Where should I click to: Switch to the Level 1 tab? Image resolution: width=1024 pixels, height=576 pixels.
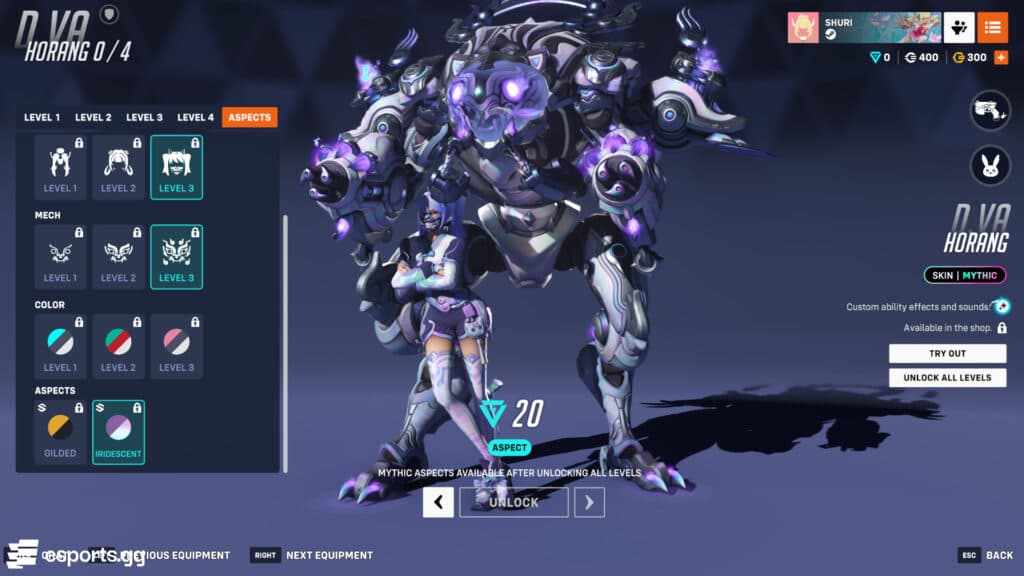[x=42, y=117]
